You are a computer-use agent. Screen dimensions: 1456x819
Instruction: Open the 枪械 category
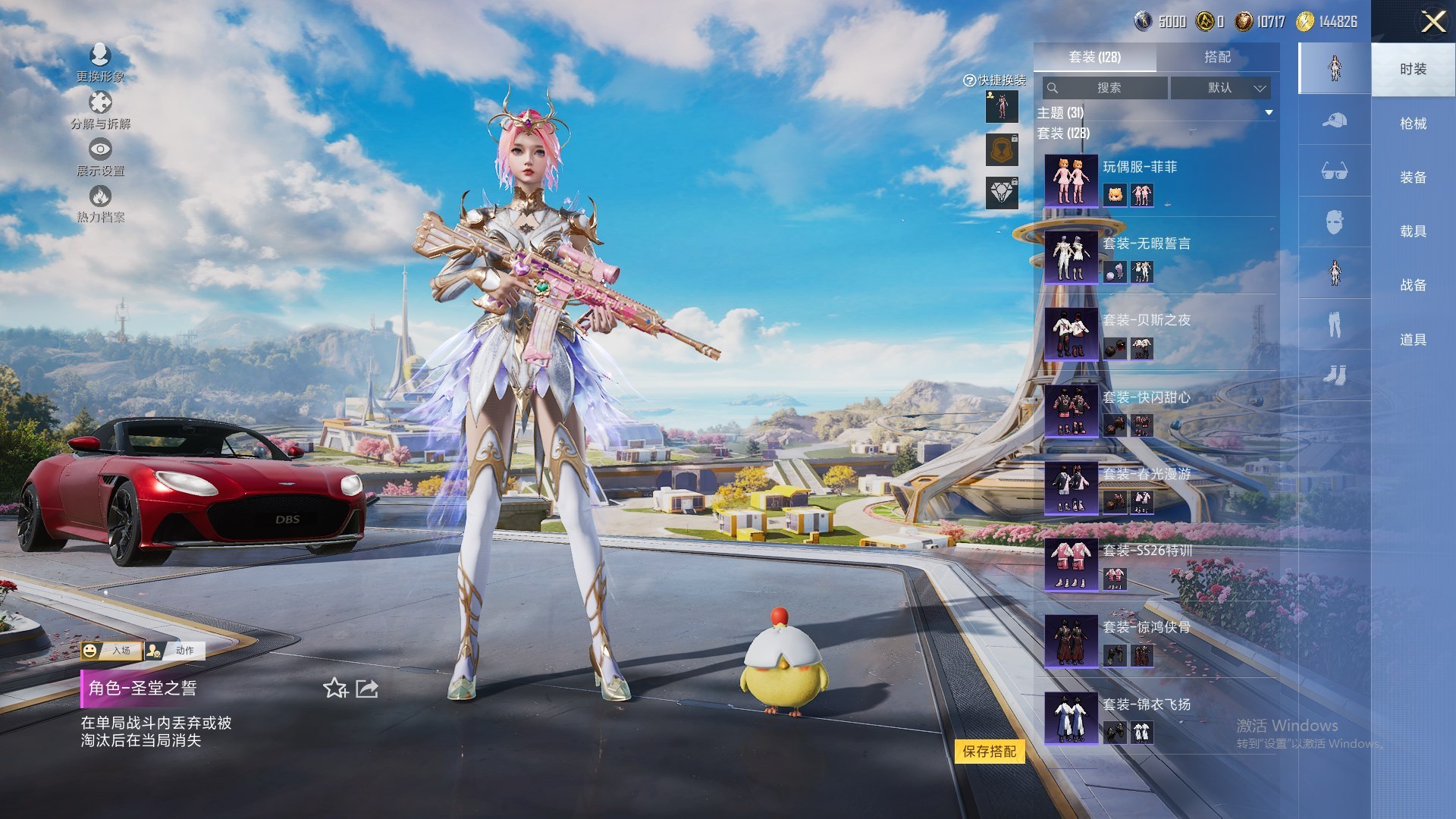1413,124
